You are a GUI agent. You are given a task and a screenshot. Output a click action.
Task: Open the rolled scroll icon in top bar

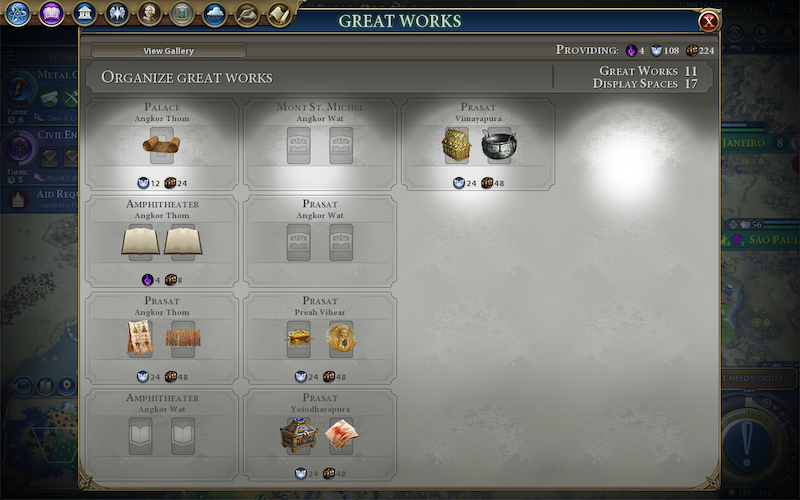coord(279,14)
